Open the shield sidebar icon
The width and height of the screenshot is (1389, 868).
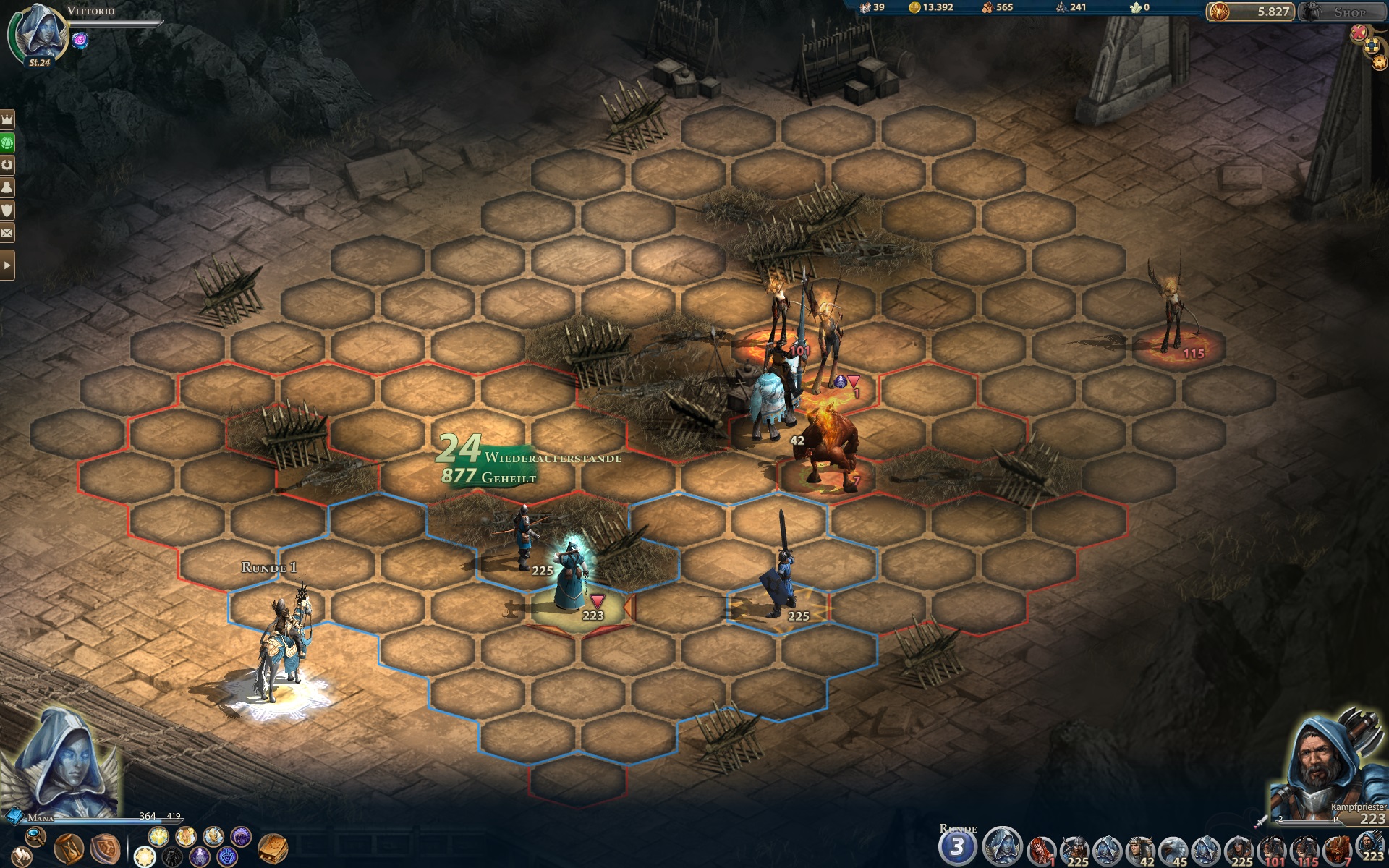(7, 210)
